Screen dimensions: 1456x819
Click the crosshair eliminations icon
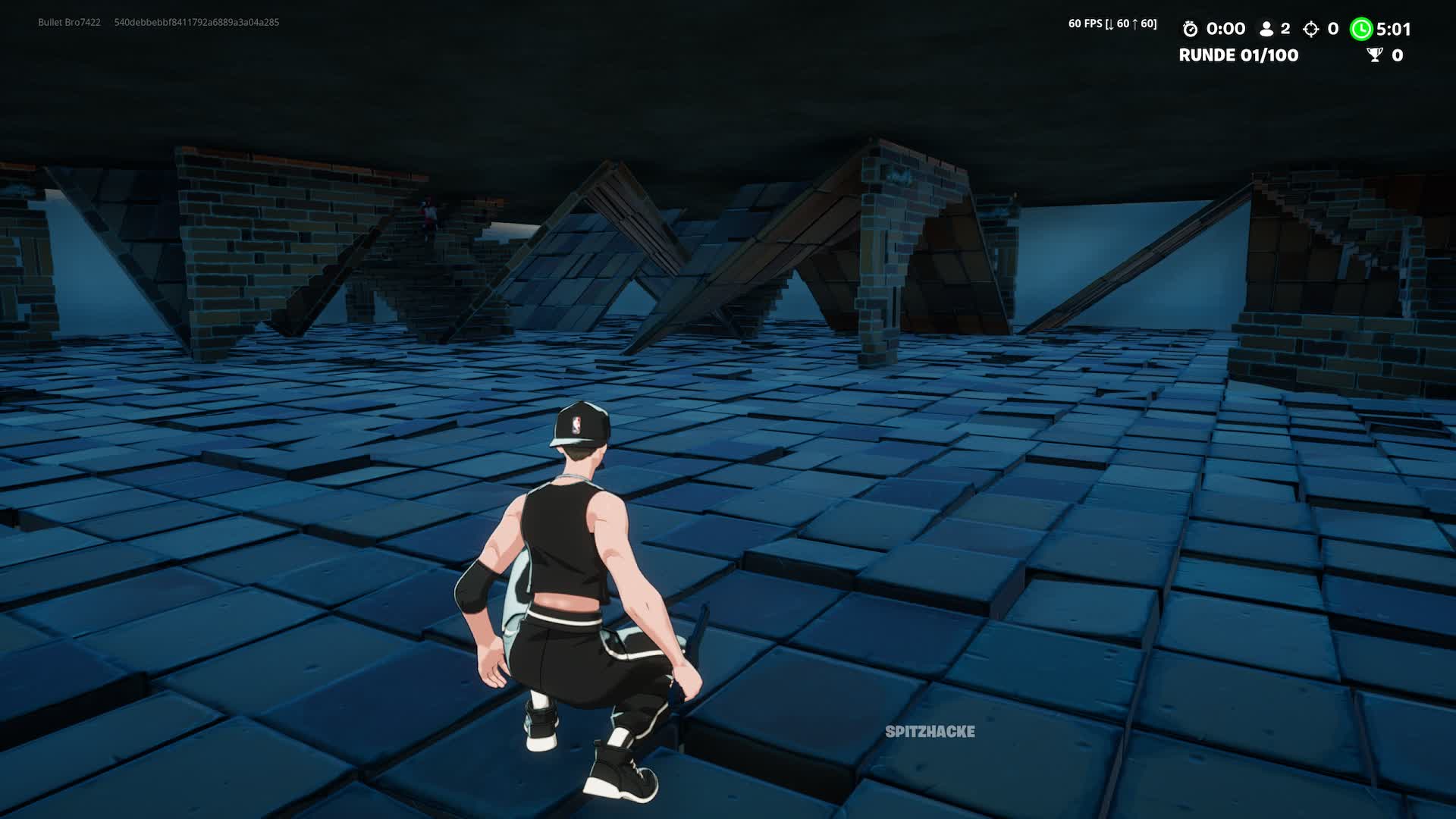coord(1310,29)
